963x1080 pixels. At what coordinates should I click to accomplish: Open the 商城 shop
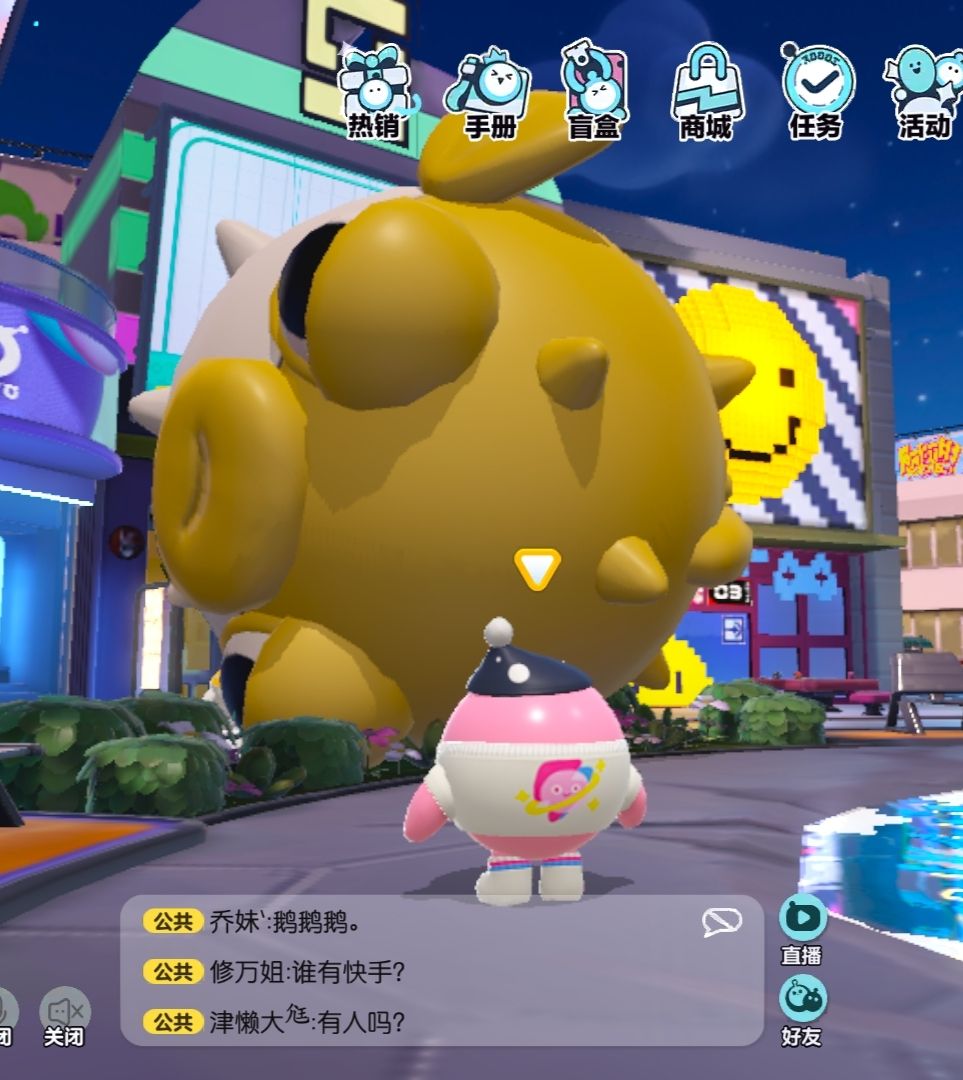tap(706, 92)
